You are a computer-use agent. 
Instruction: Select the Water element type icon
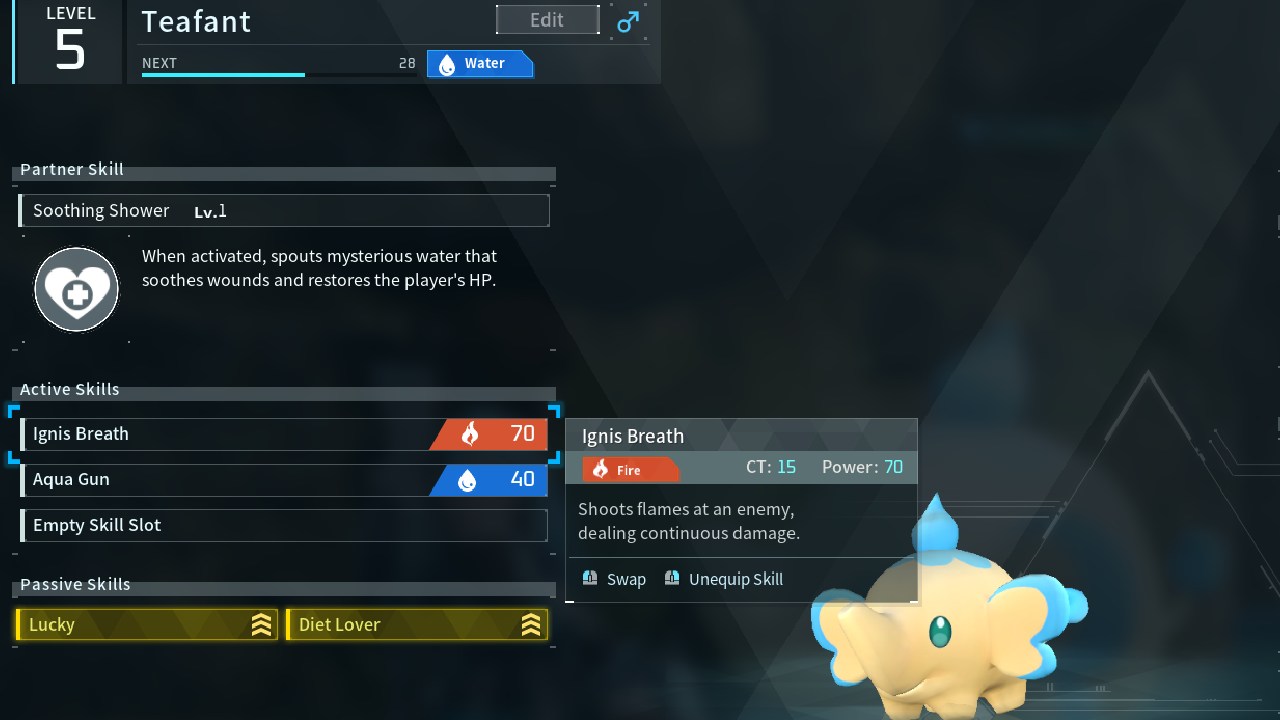pos(446,63)
